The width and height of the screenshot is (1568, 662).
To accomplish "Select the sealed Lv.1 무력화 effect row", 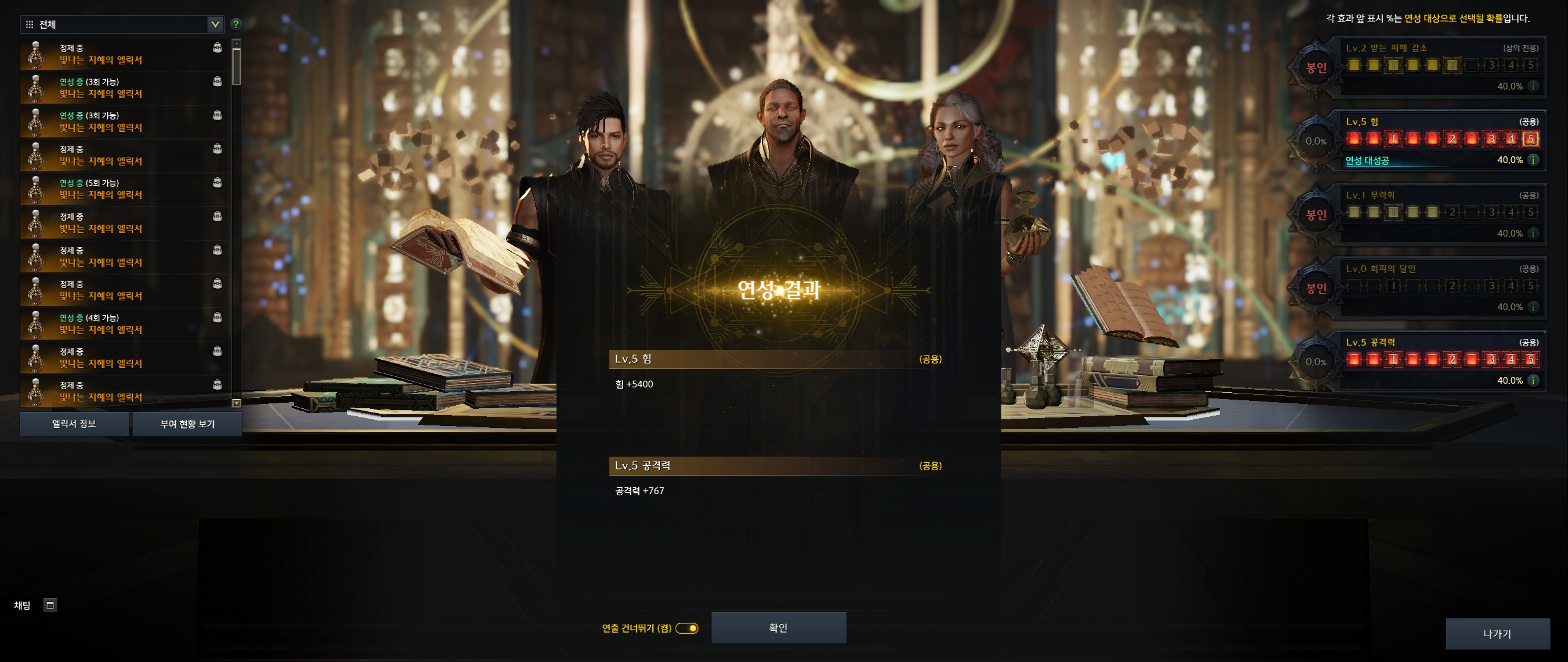I will (1441, 215).
